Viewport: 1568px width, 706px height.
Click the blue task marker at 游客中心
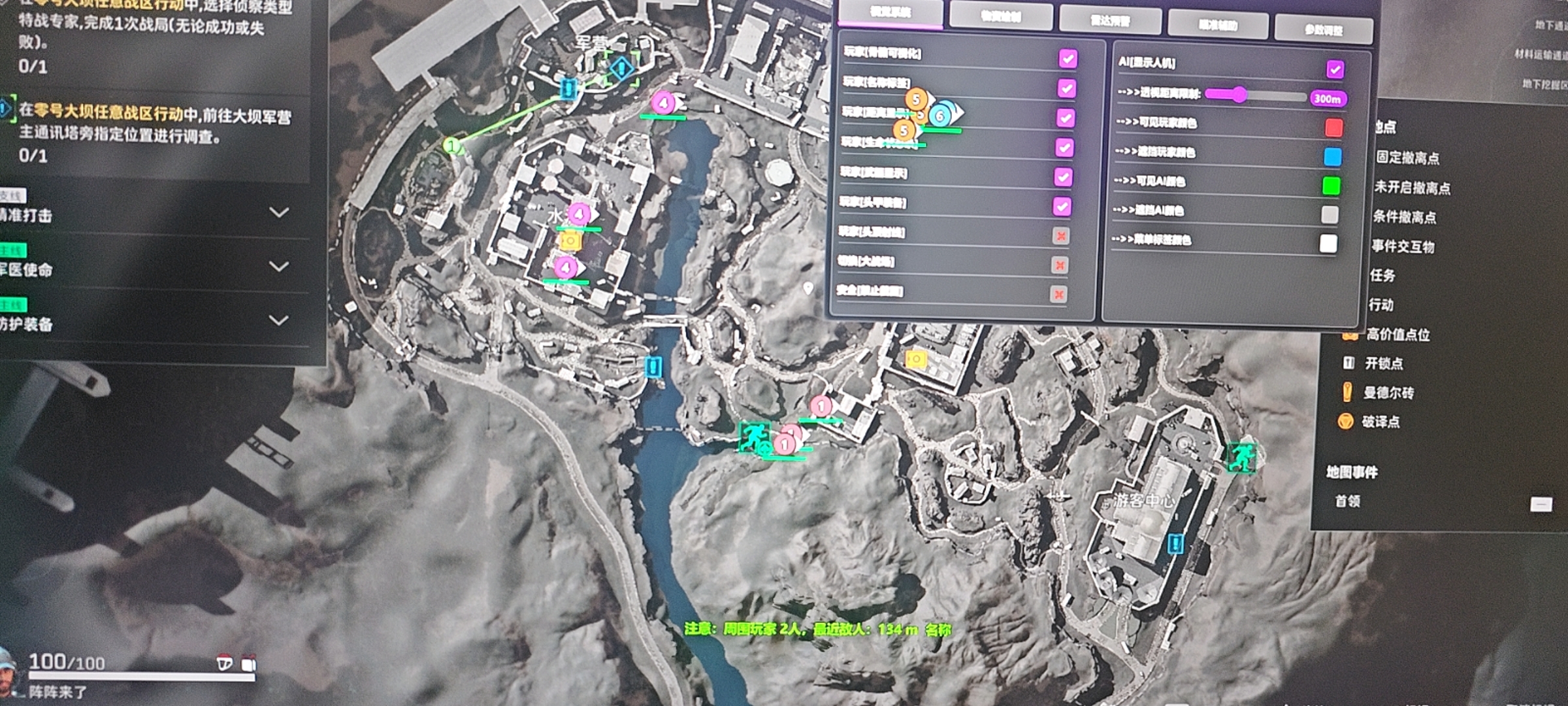tap(1175, 543)
